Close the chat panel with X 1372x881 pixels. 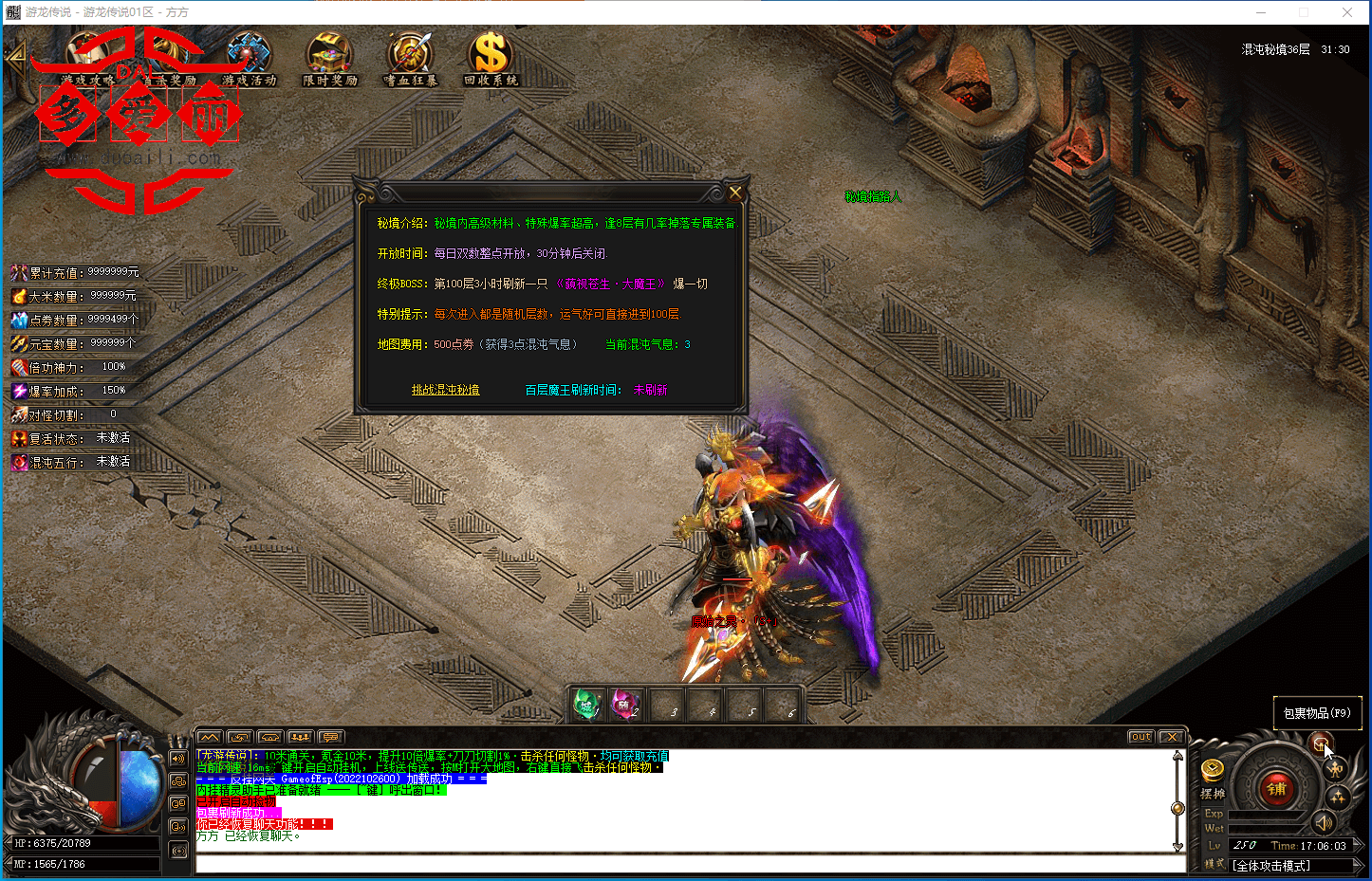(x=1172, y=737)
